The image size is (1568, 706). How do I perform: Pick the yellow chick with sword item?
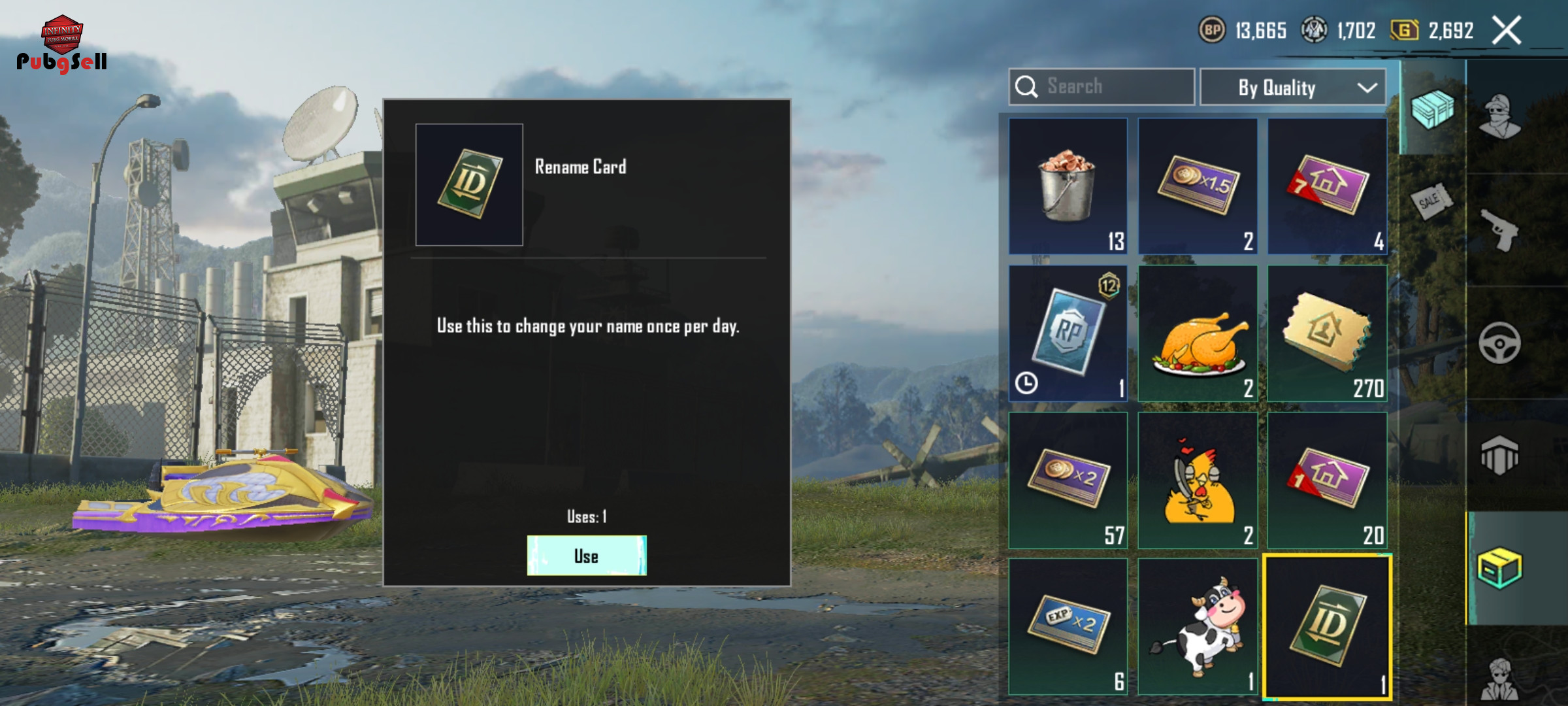[x=1198, y=480]
